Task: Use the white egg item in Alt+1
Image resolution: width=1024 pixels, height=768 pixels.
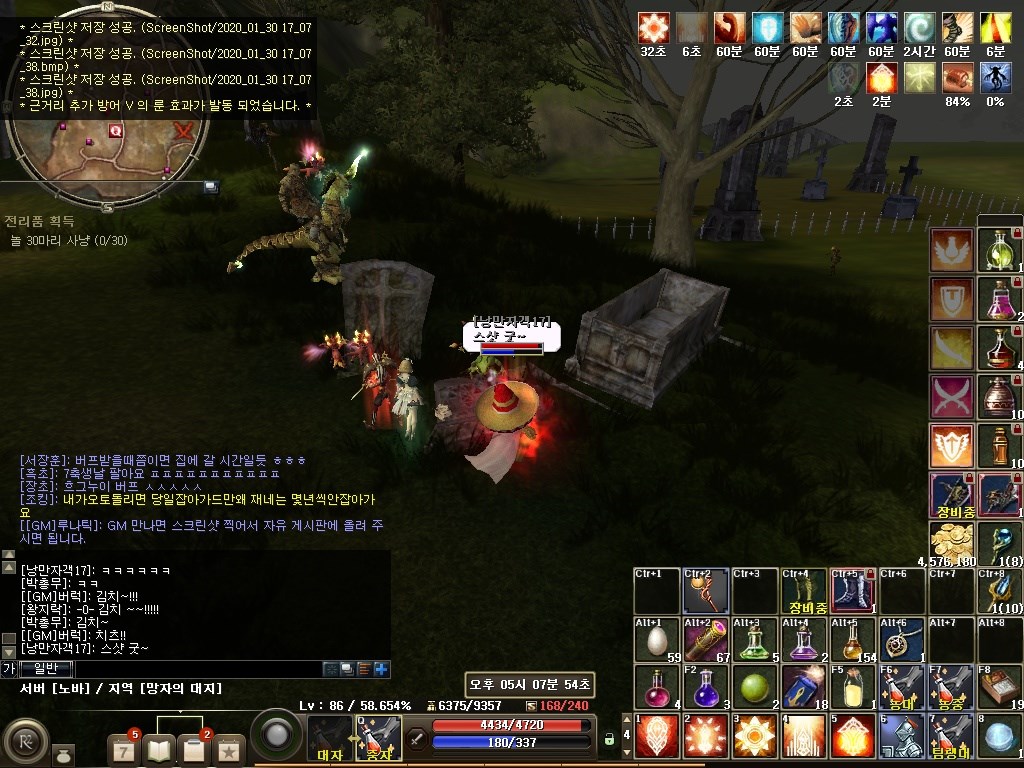Action: click(657, 641)
